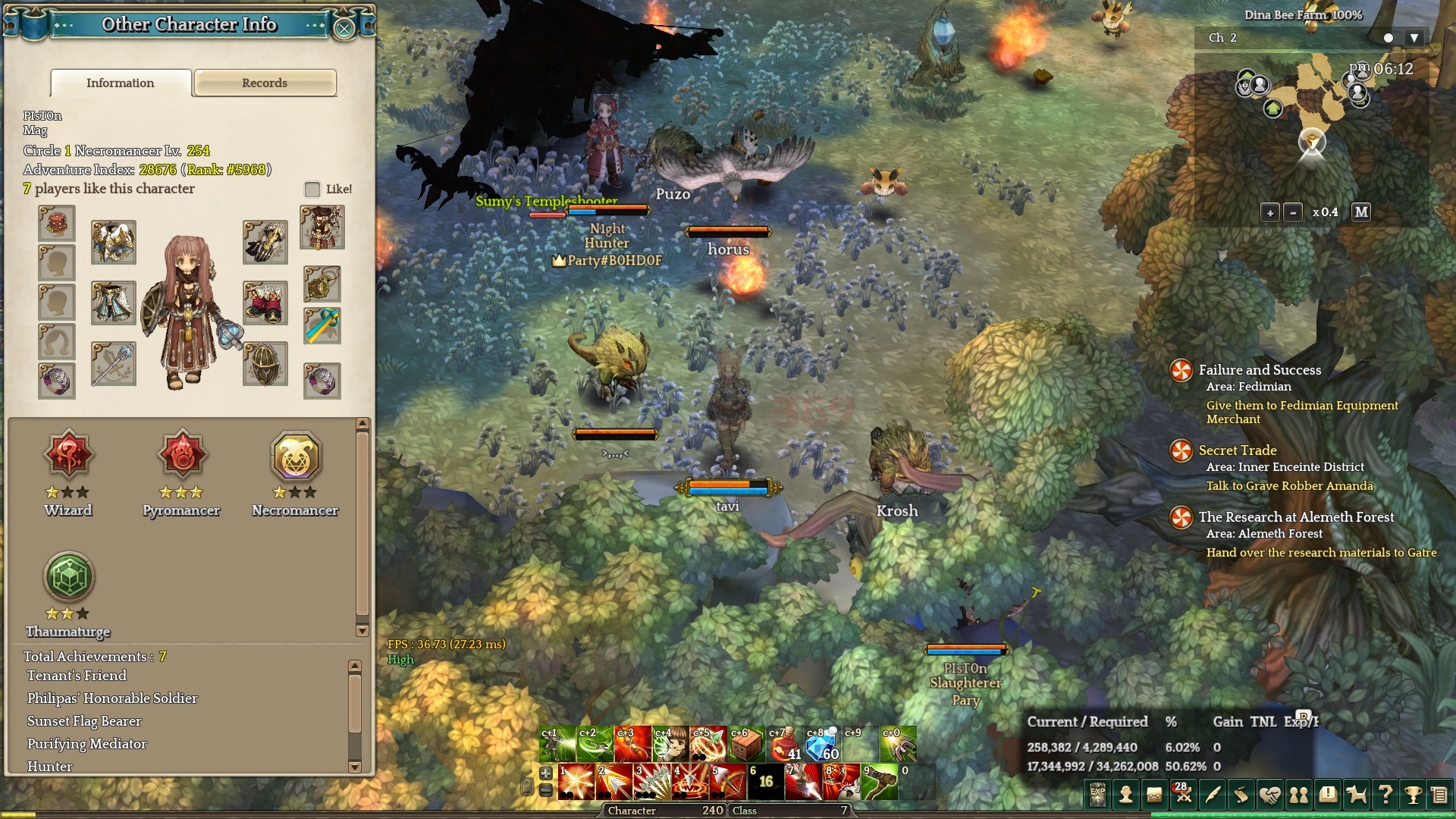Use the red potion on the hotbar
This screenshot has width=1456, height=819.
pos(785,744)
